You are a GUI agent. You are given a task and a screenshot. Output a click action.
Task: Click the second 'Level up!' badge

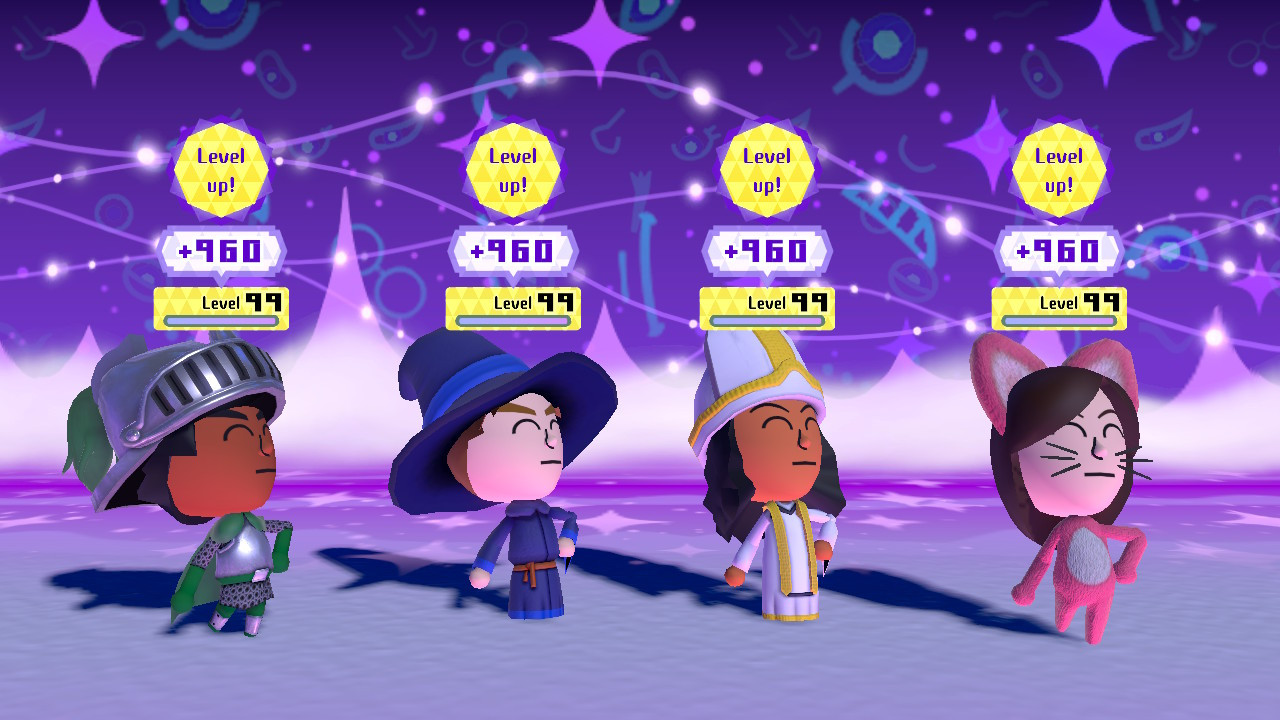(513, 170)
